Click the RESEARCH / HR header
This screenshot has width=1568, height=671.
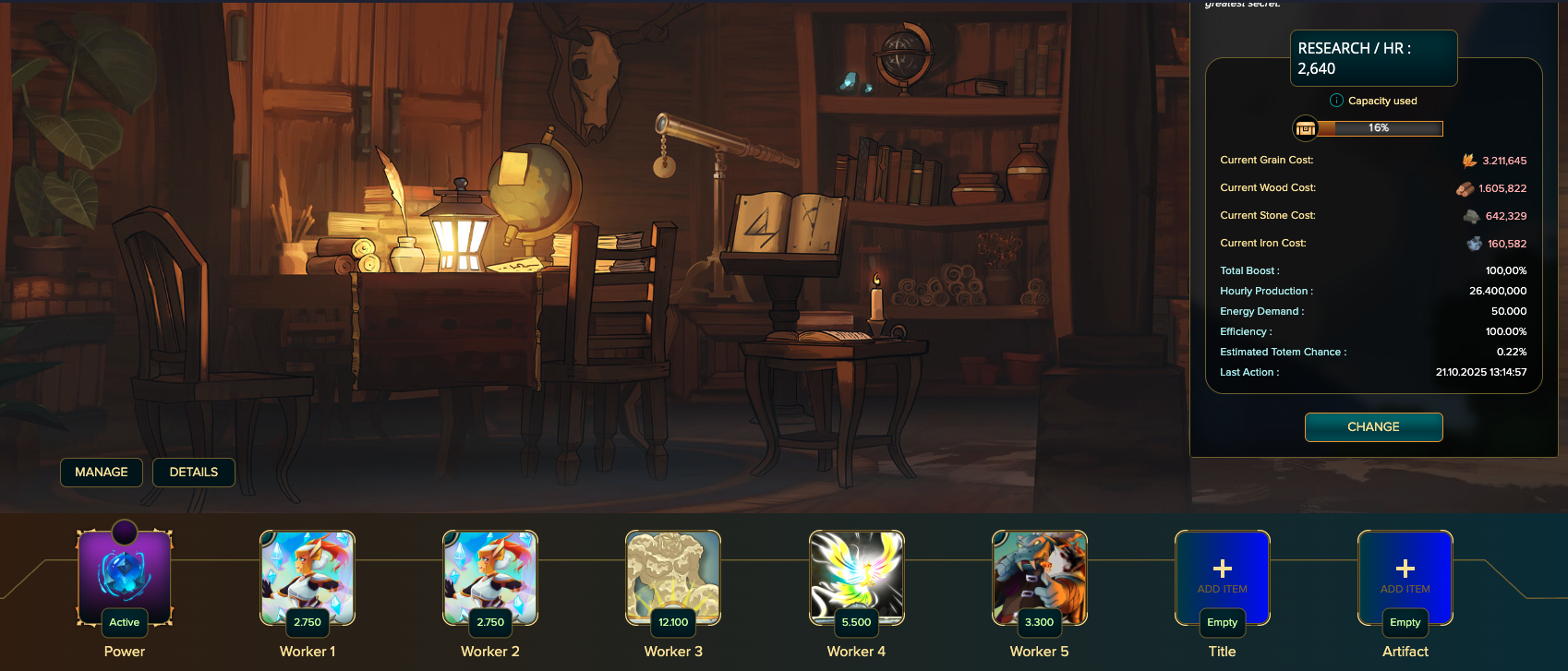1374,57
